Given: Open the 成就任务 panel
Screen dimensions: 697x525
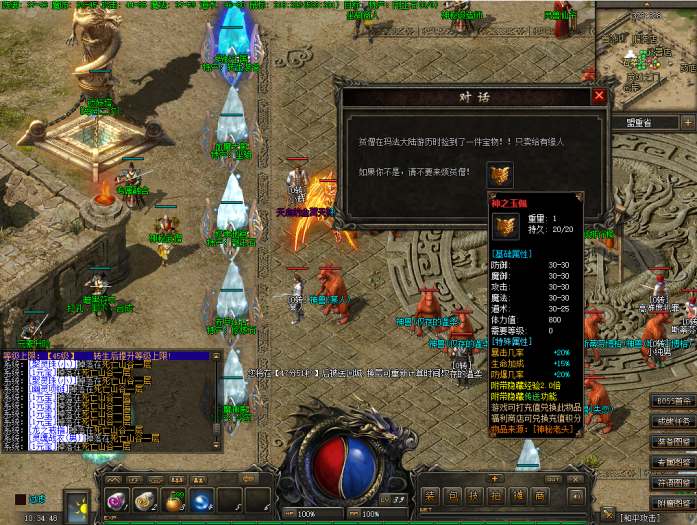Looking at the screenshot, I should (673, 421).
